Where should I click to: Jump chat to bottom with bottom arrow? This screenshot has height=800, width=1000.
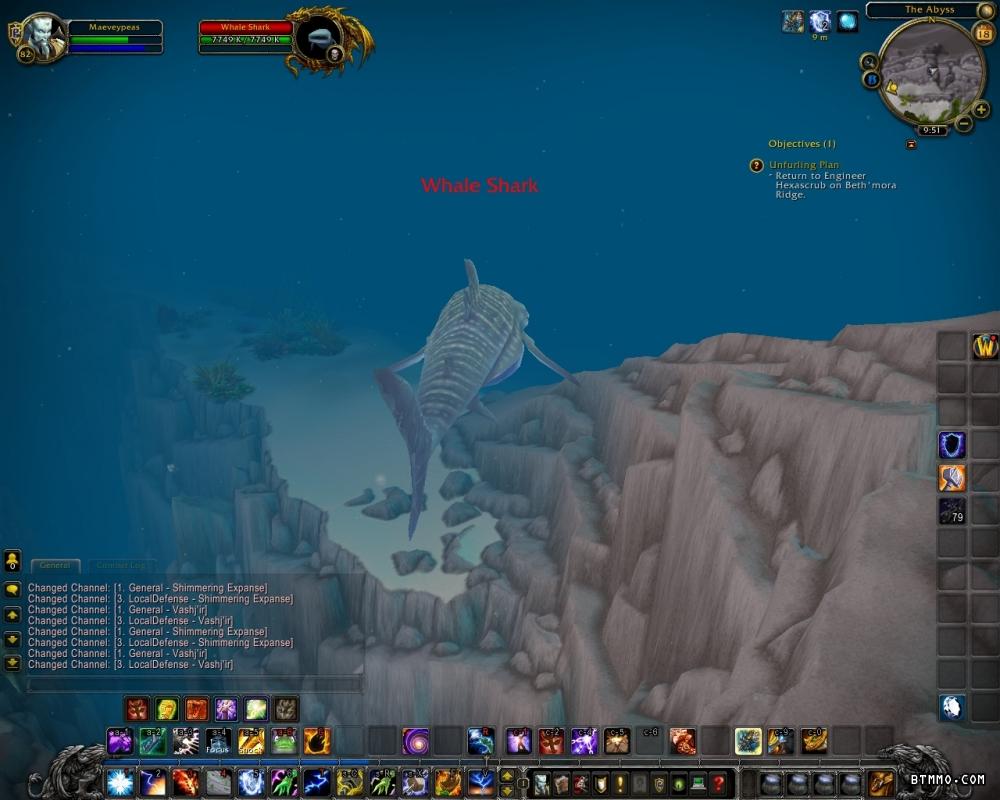(x=12, y=662)
